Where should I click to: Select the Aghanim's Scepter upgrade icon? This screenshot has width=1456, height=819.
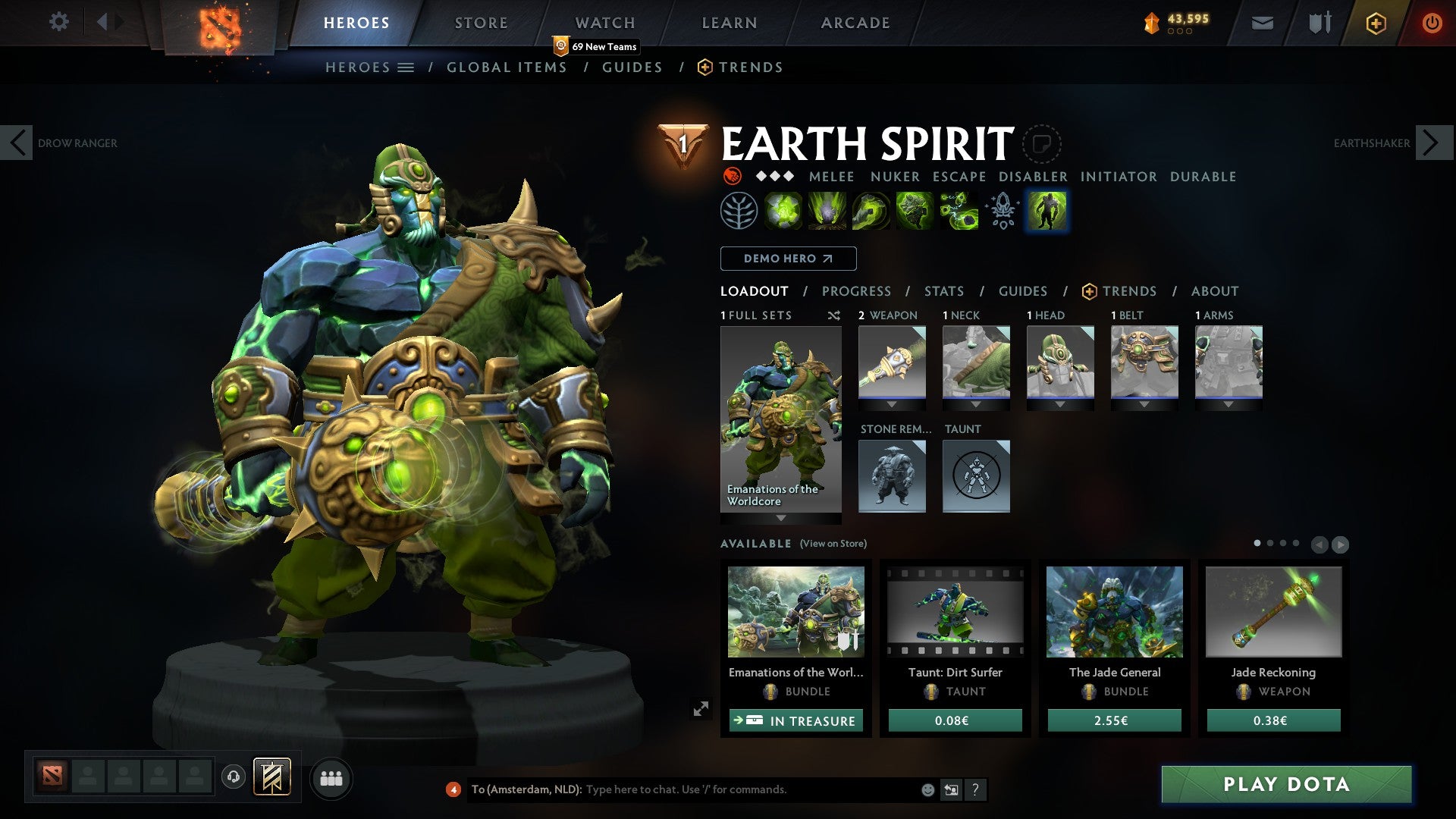pyautogui.click(x=1001, y=209)
